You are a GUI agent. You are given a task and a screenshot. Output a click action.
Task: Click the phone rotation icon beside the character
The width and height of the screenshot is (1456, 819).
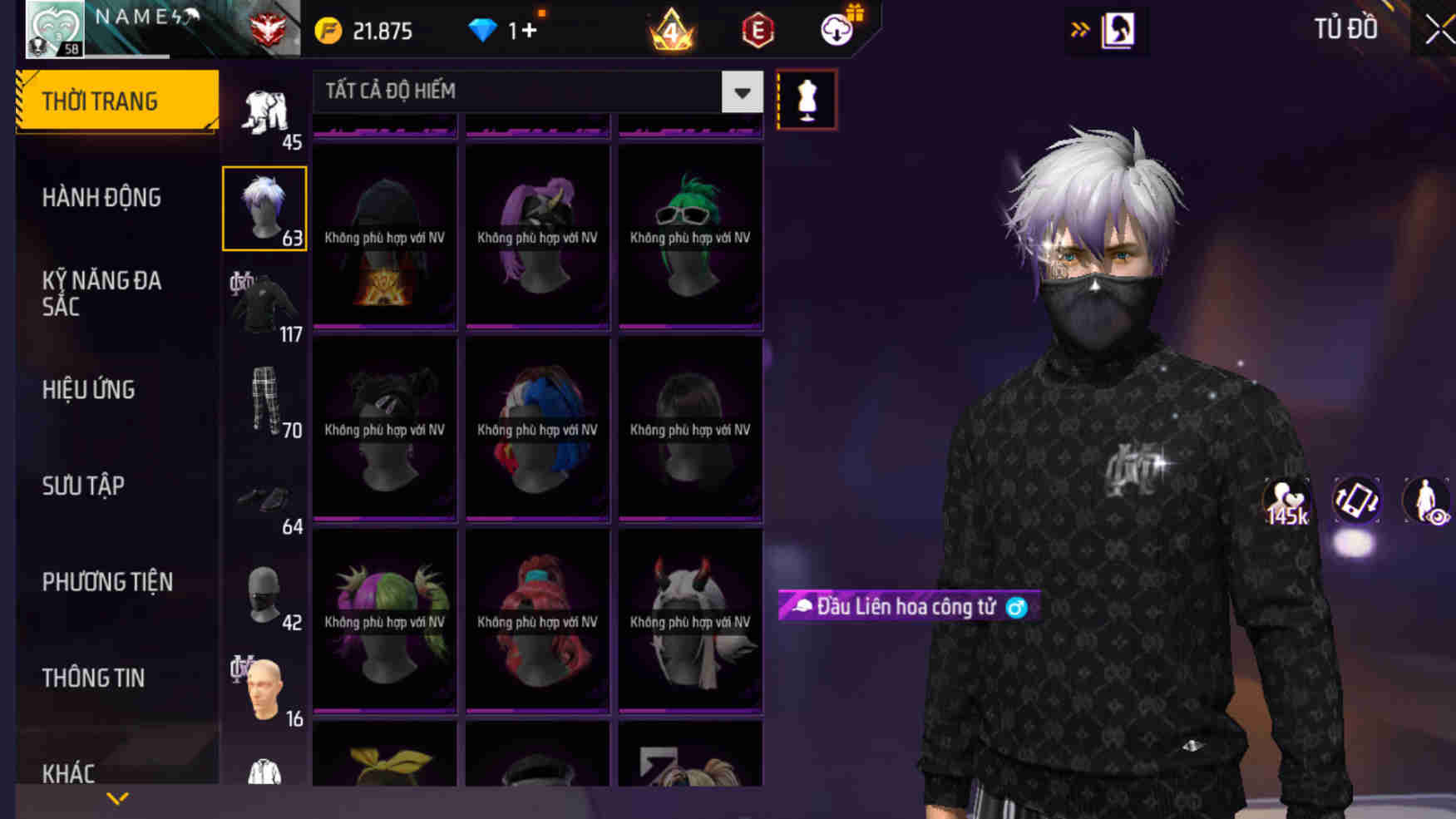(1356, 501)
